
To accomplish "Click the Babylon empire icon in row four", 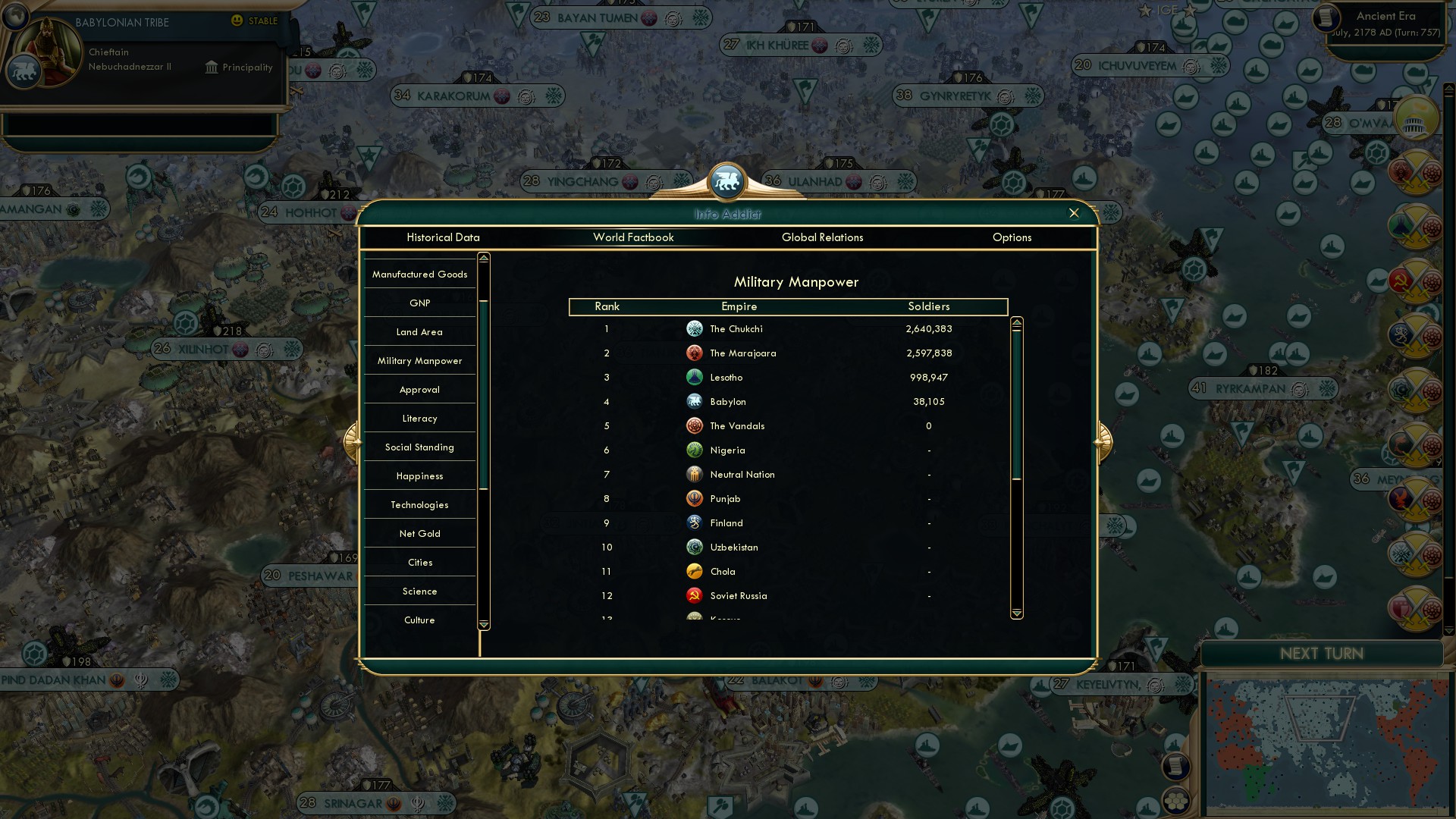I will click(695, 401).
